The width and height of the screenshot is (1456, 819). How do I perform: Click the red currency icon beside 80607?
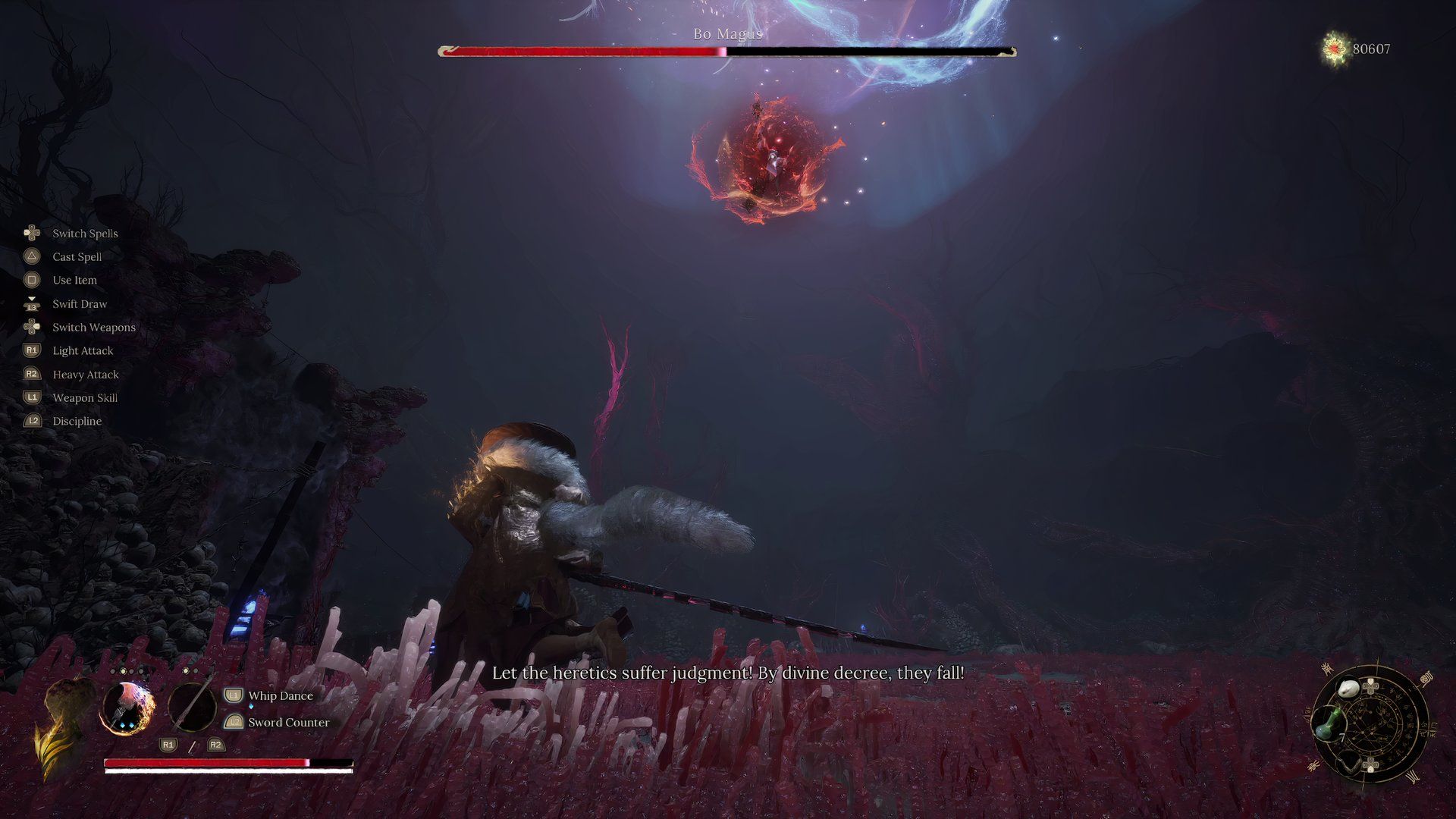[x=1335, y=47]
